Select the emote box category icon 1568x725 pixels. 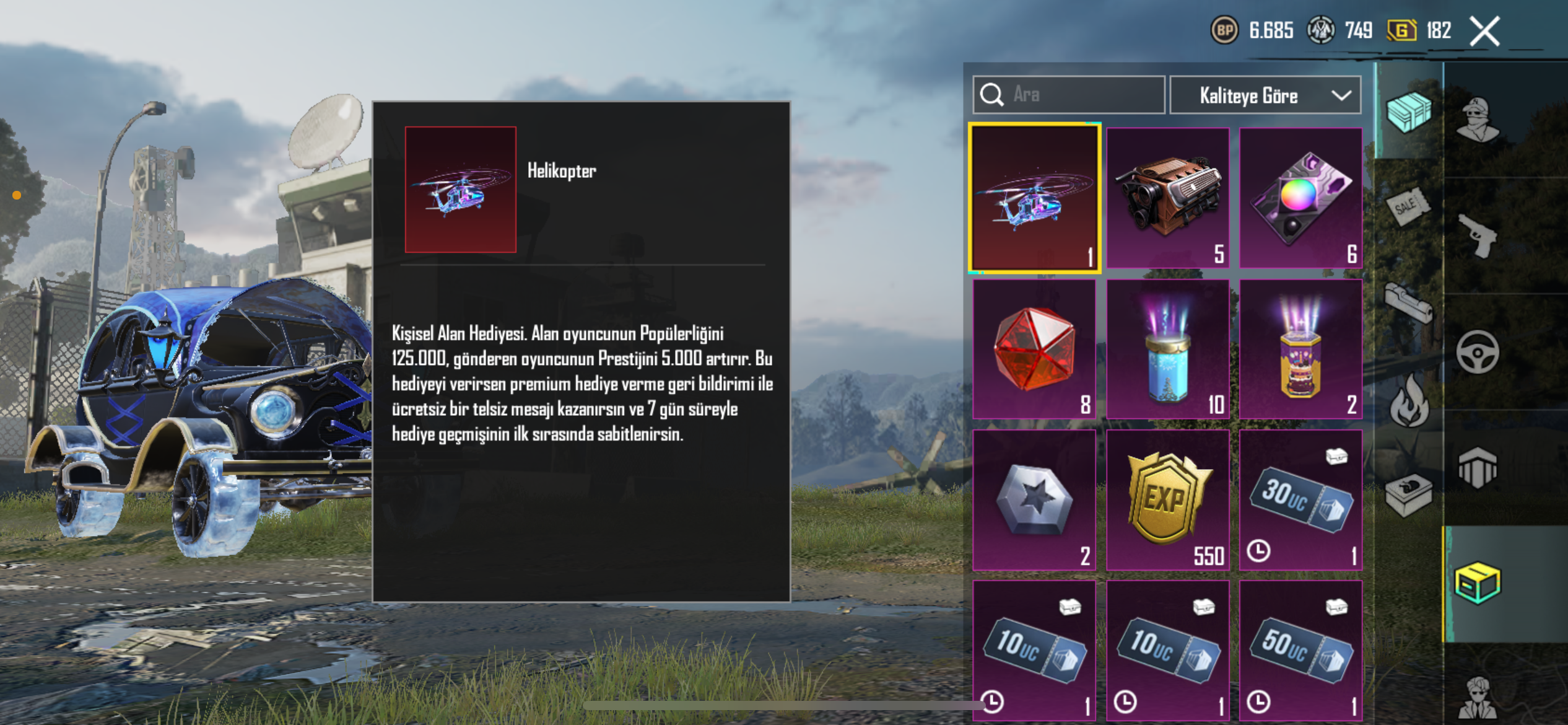pyautogui.click(x=1409, y=494)
